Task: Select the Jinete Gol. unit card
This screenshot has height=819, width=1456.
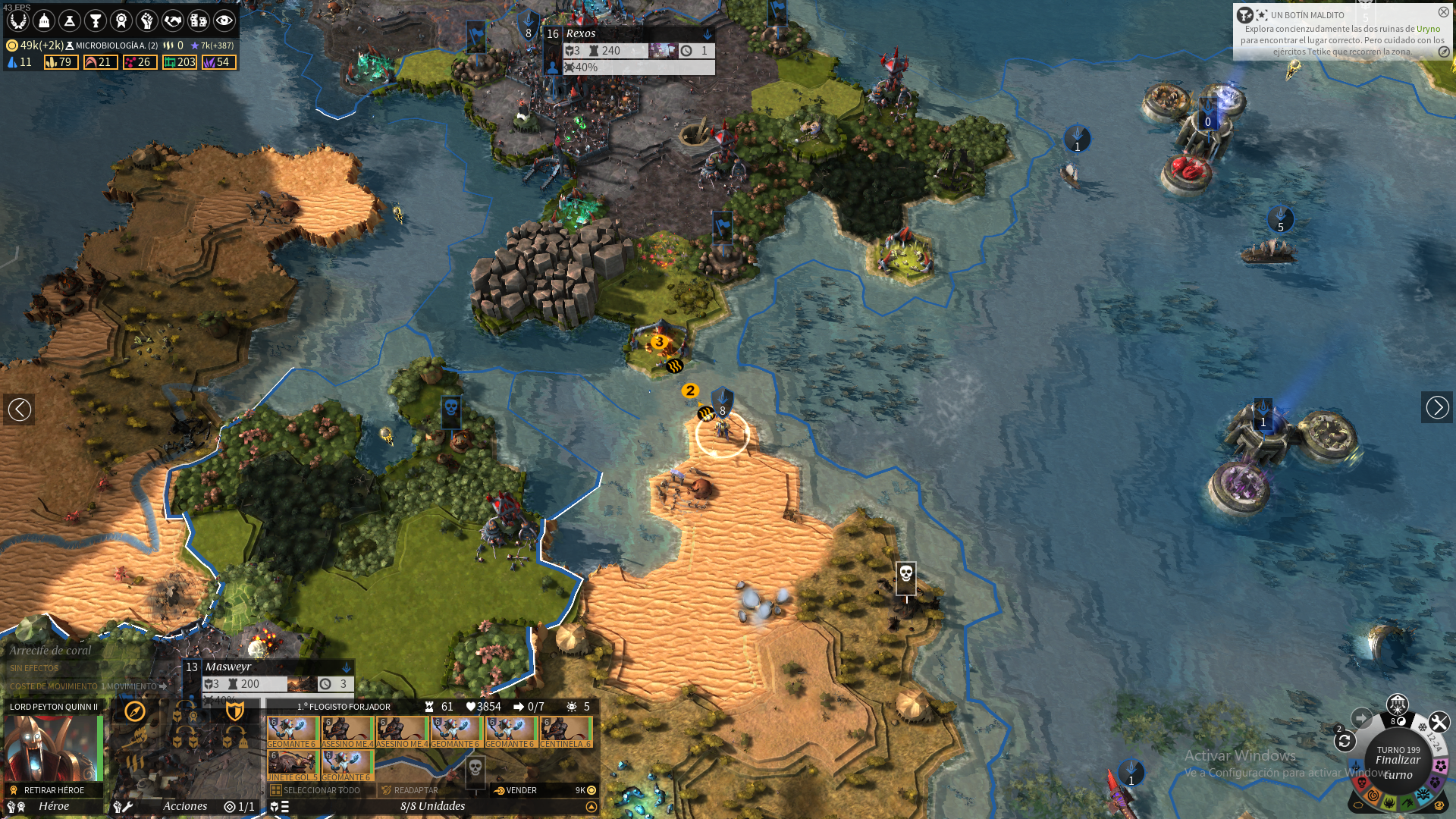Action: coord(292,766)
